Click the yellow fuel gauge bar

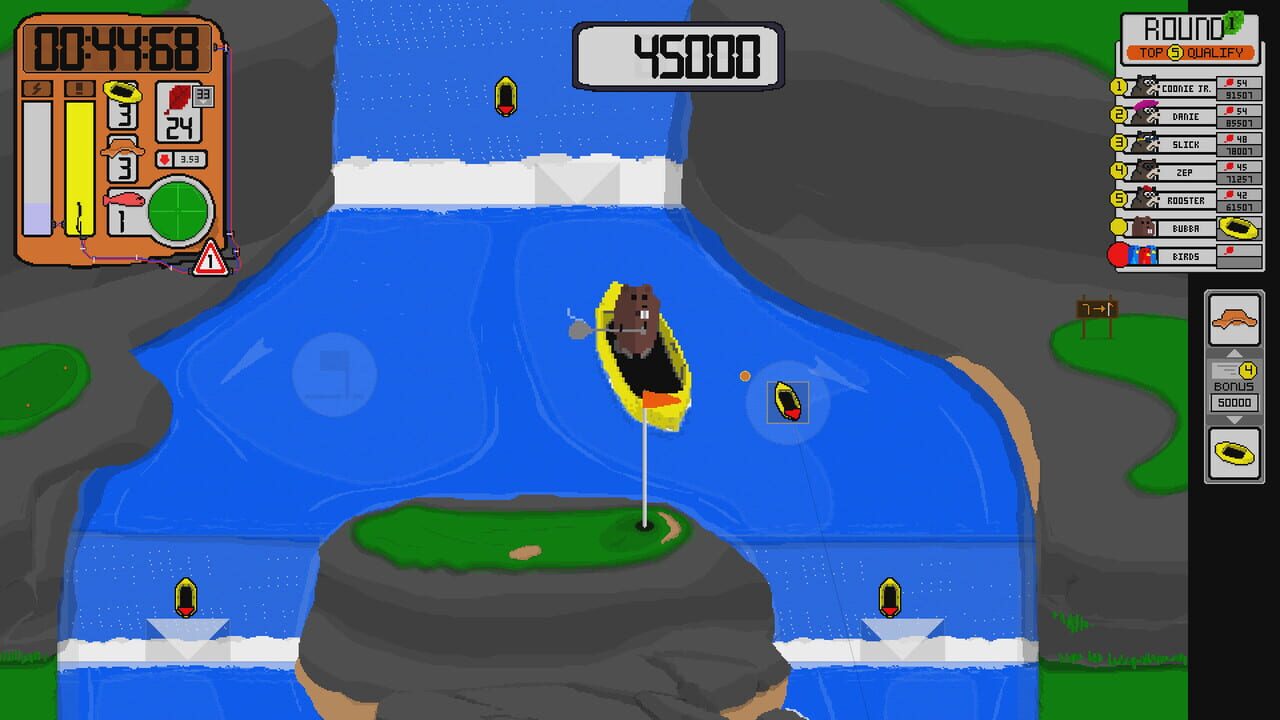[78, 167]
